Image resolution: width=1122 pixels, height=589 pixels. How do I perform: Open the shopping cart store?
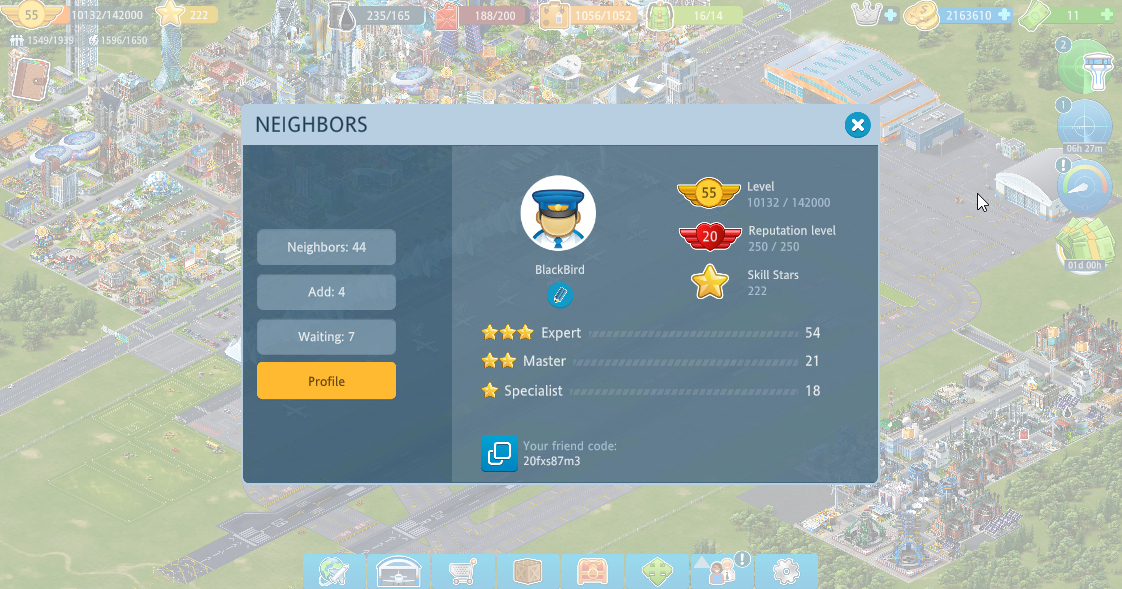pos(463,572)
